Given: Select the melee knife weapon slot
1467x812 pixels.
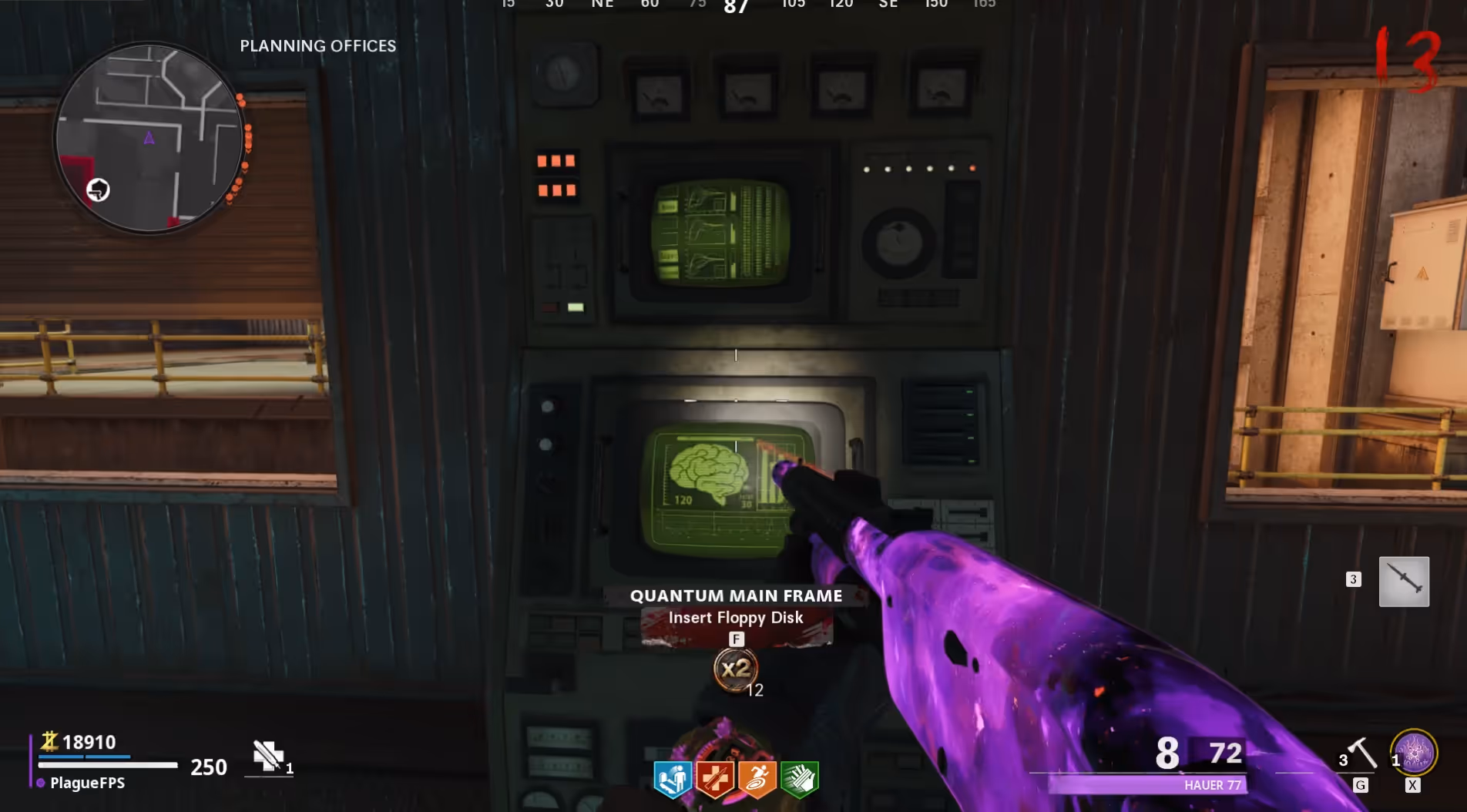Looking at the screenshot, I should click(x=1403, y=581).
